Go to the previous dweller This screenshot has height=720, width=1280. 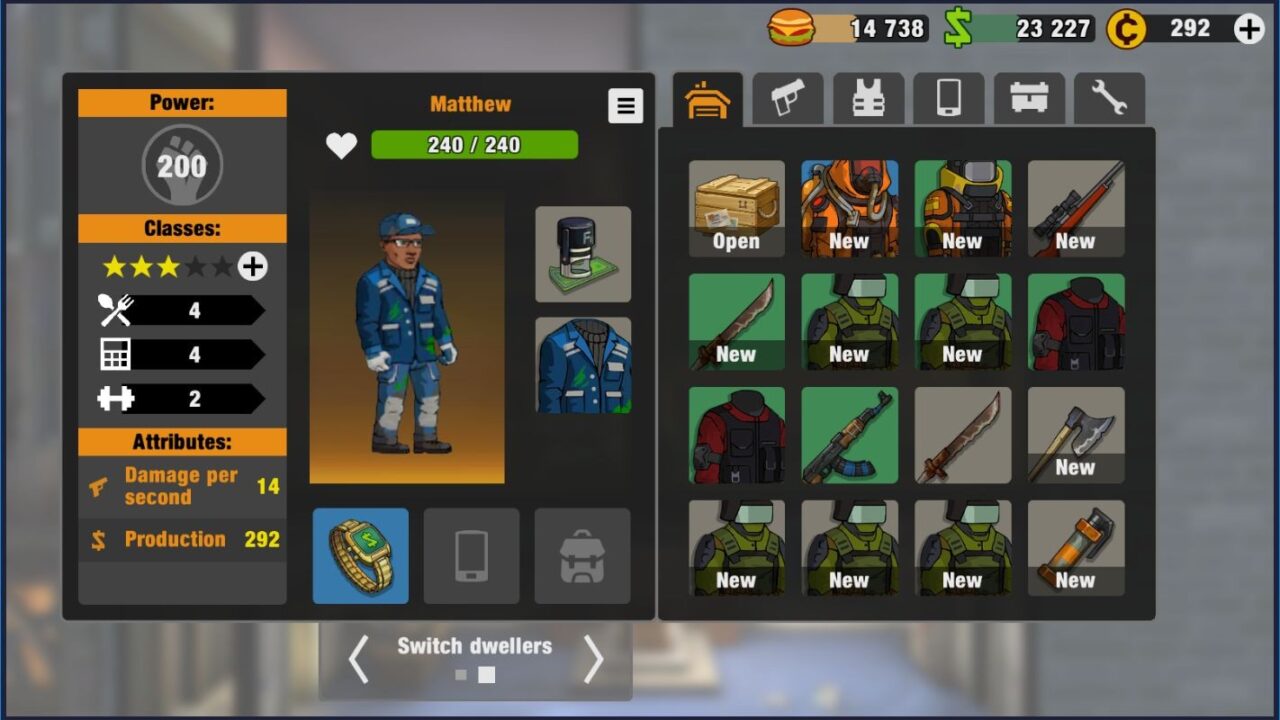click(358, 660)
